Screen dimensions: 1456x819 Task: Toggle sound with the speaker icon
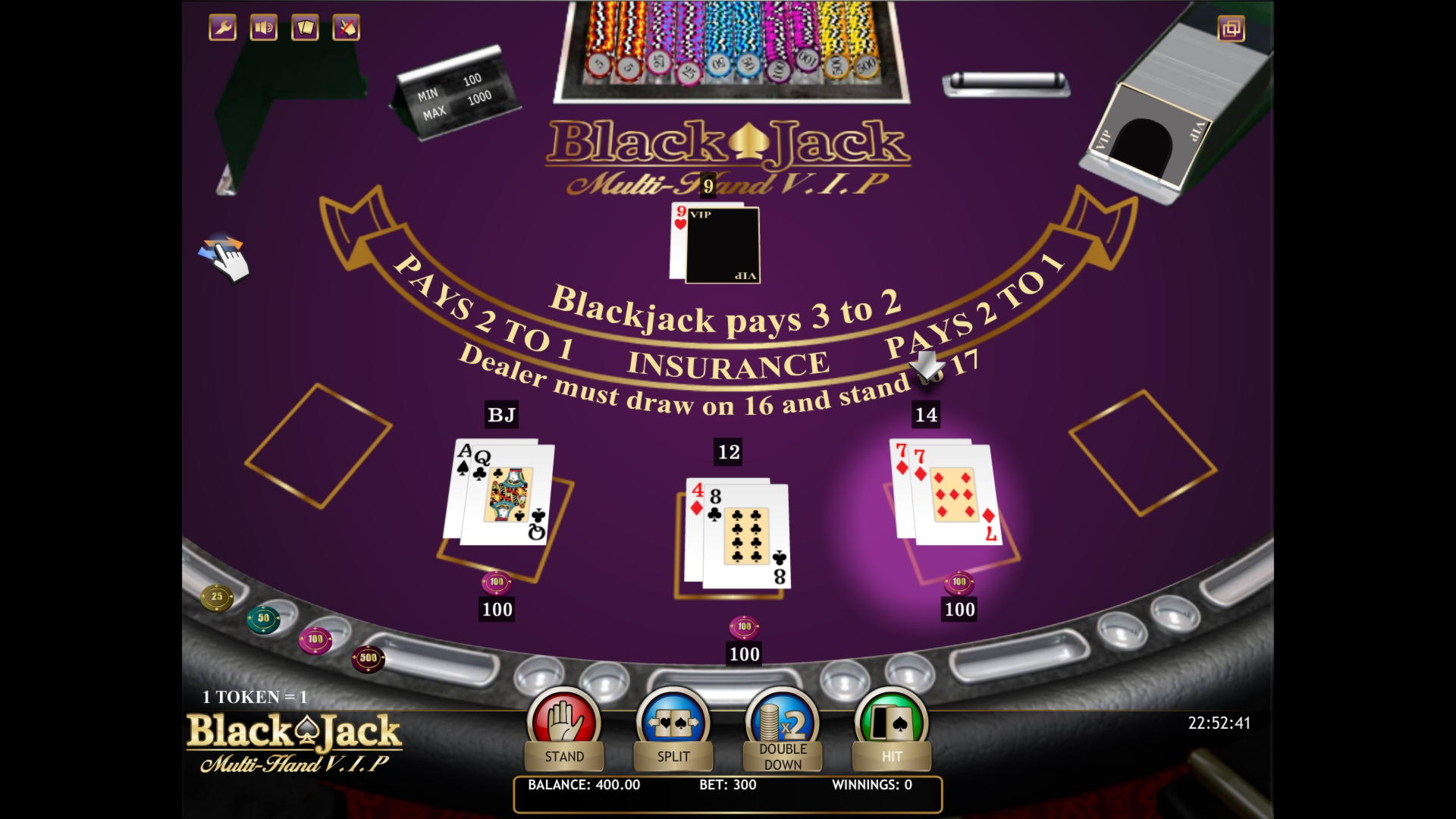pyautogui.click(x=264, y=28)
